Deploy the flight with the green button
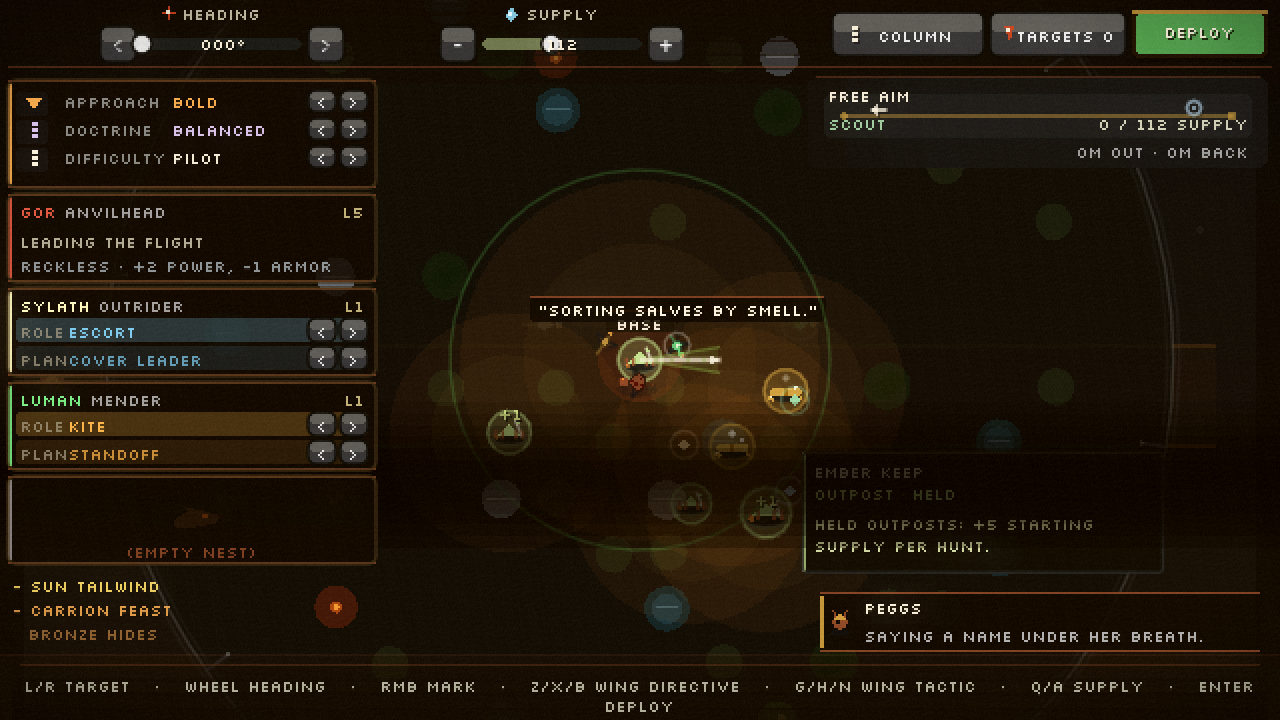This screenshot has width=1280, height=720. tap(1198, 34)
